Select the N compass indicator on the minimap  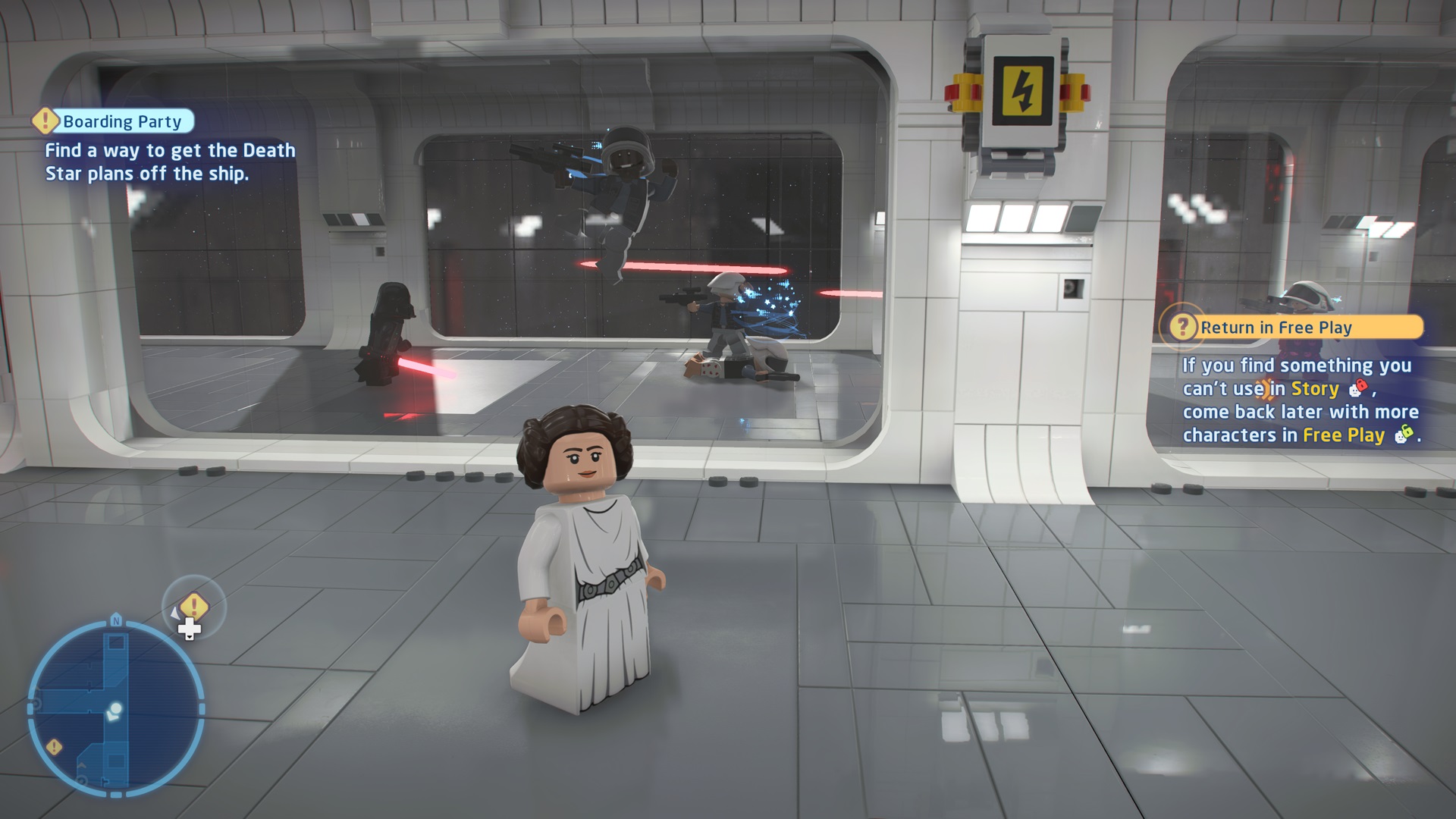click(116, 620)
